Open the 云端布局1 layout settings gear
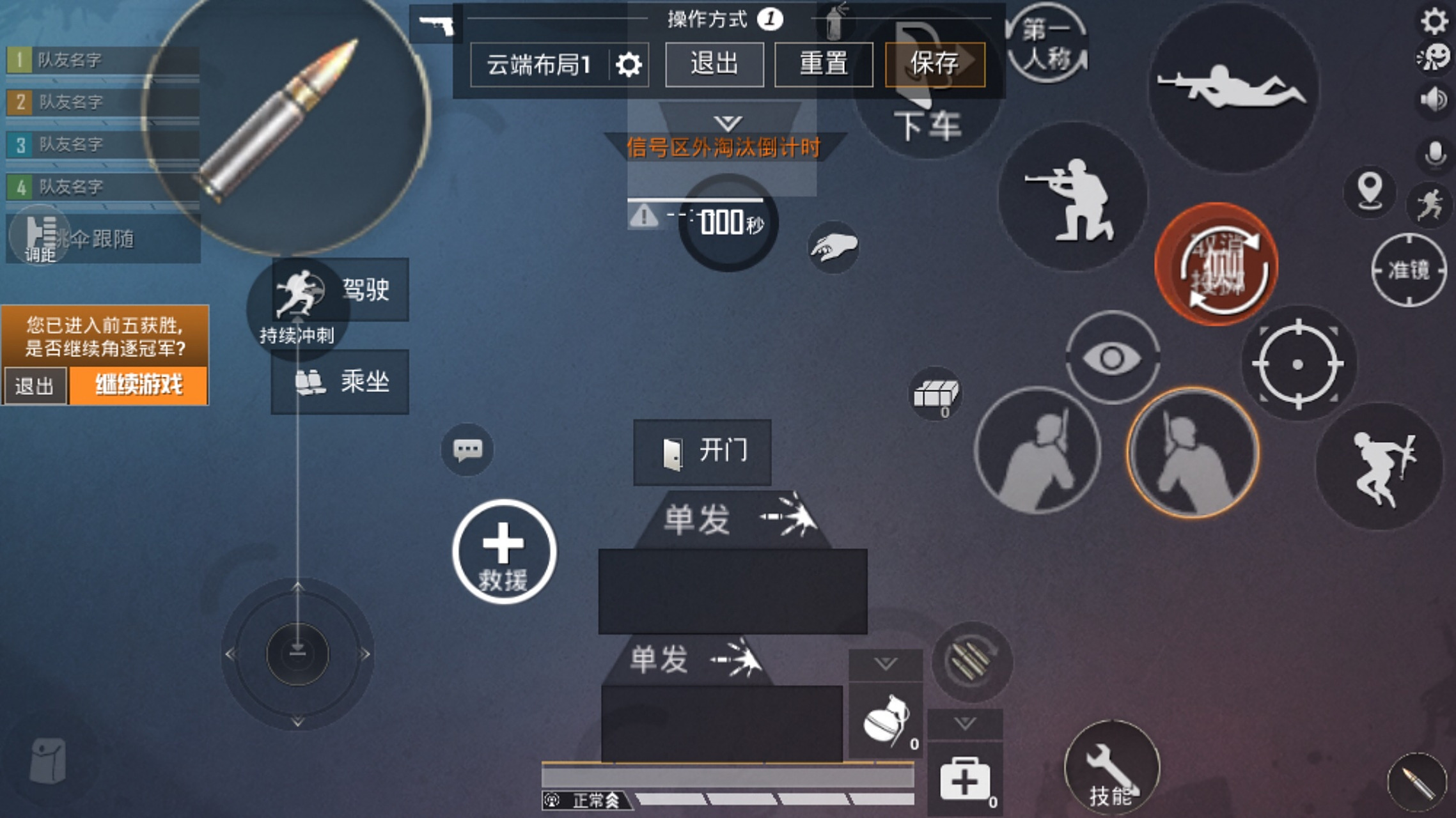 tap(630, 64)
